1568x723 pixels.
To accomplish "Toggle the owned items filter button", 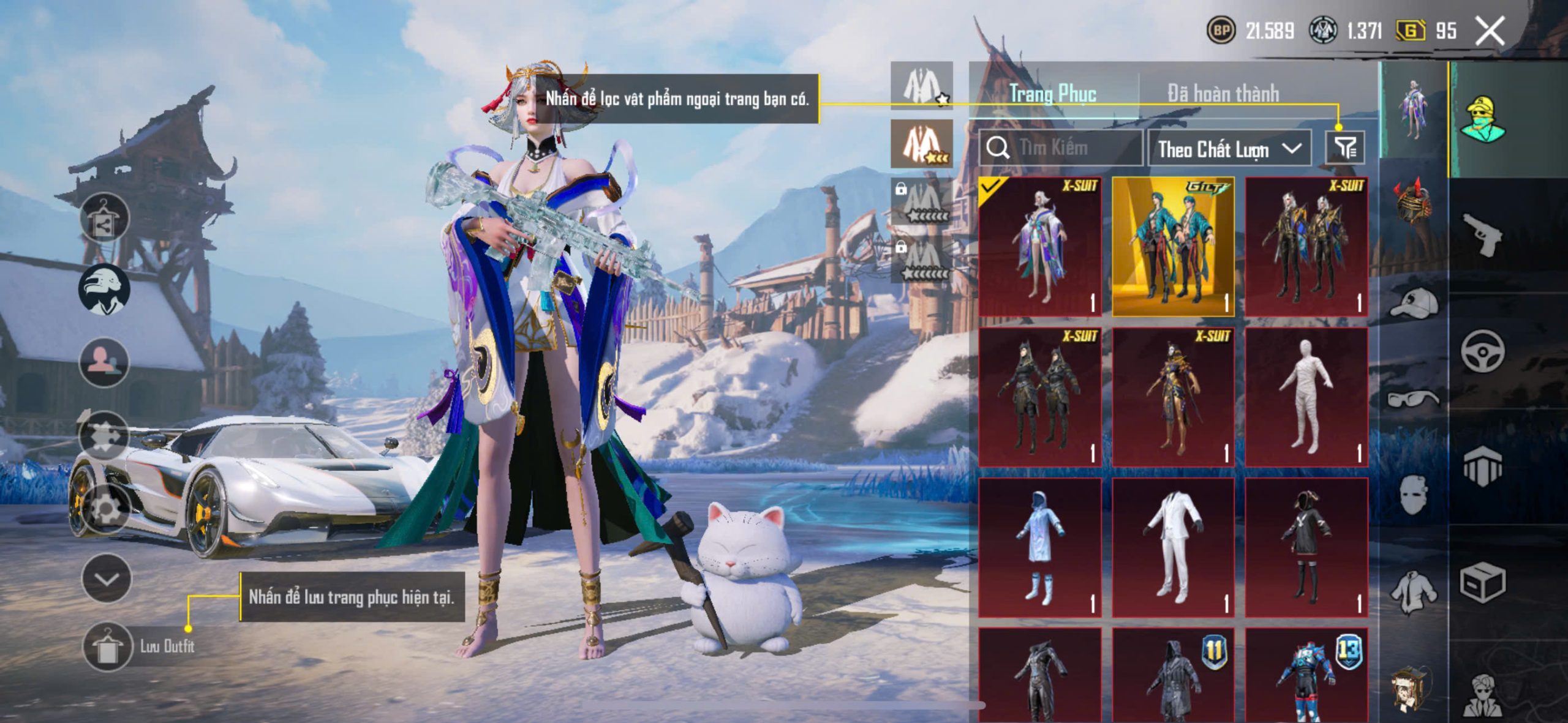I will click(1345, 148).
